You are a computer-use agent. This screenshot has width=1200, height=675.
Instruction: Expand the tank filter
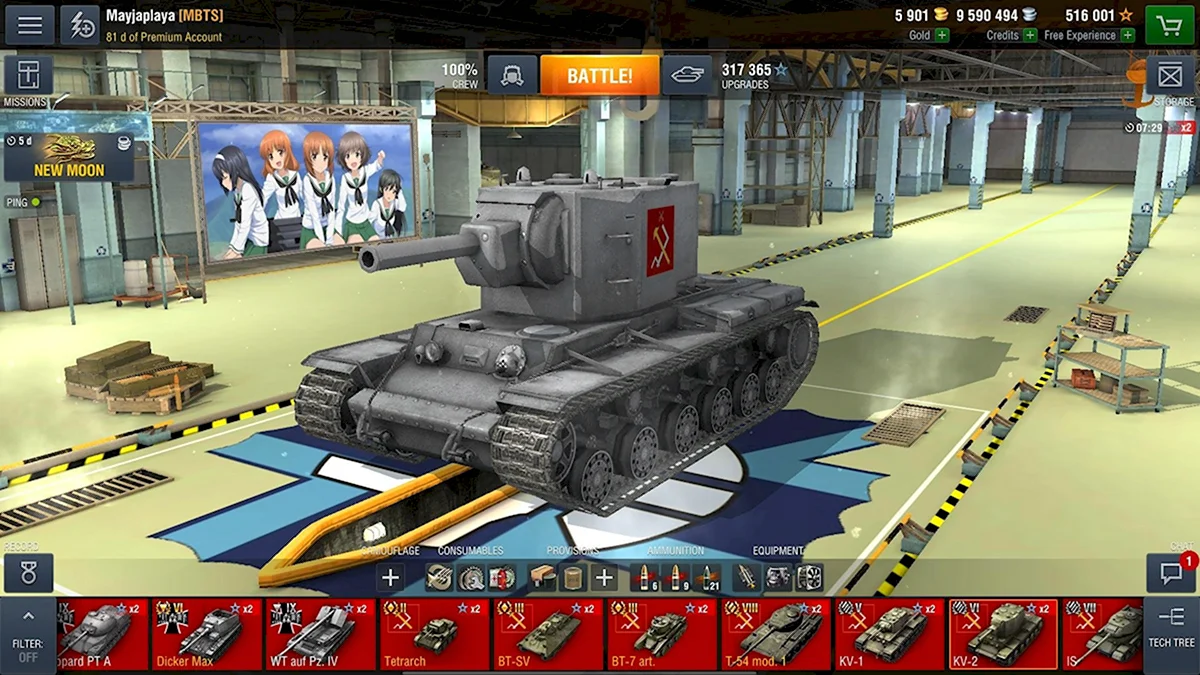click(28, 634)
